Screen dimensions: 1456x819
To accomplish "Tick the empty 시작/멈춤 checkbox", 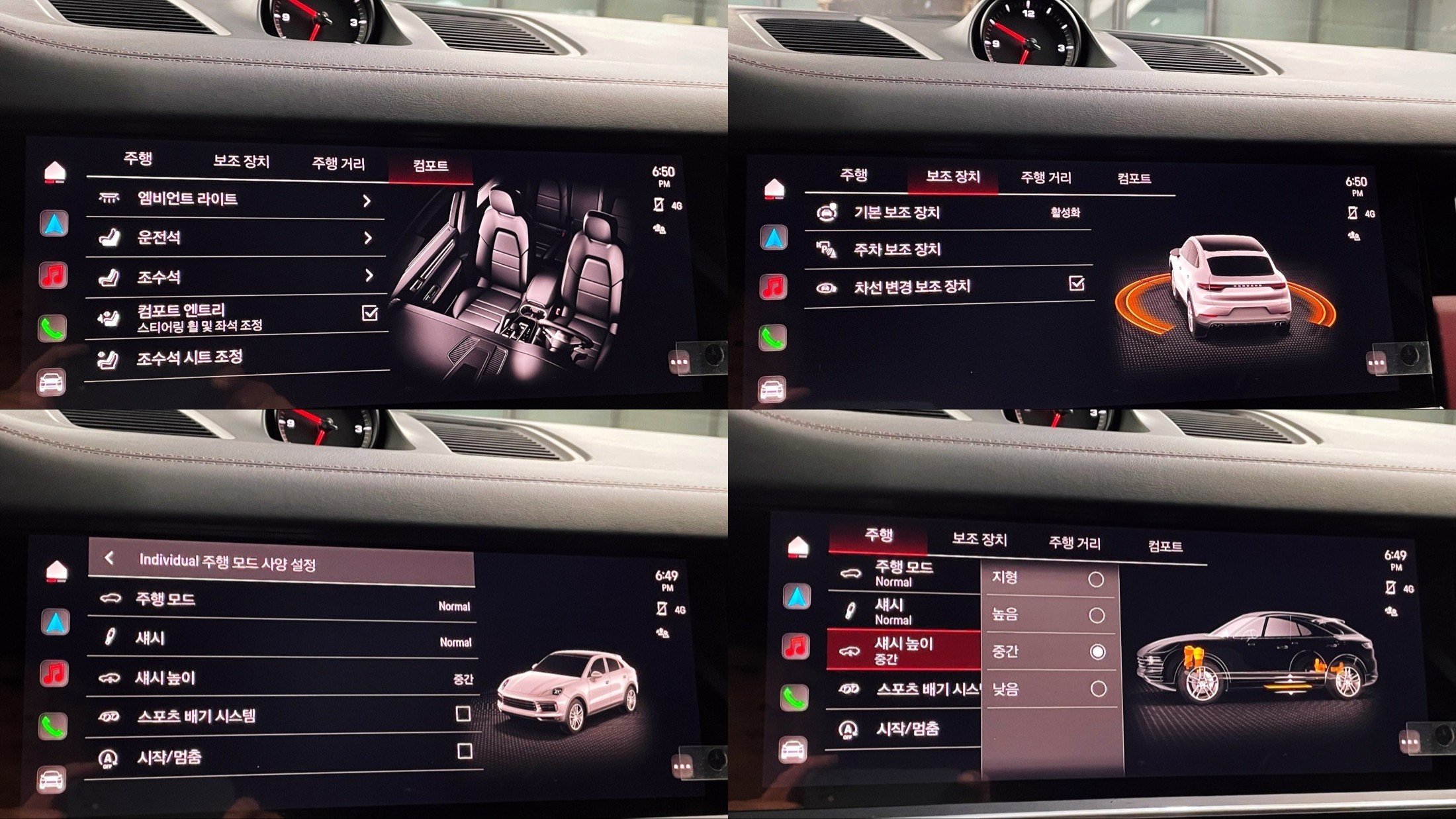I will coord(465,751).
